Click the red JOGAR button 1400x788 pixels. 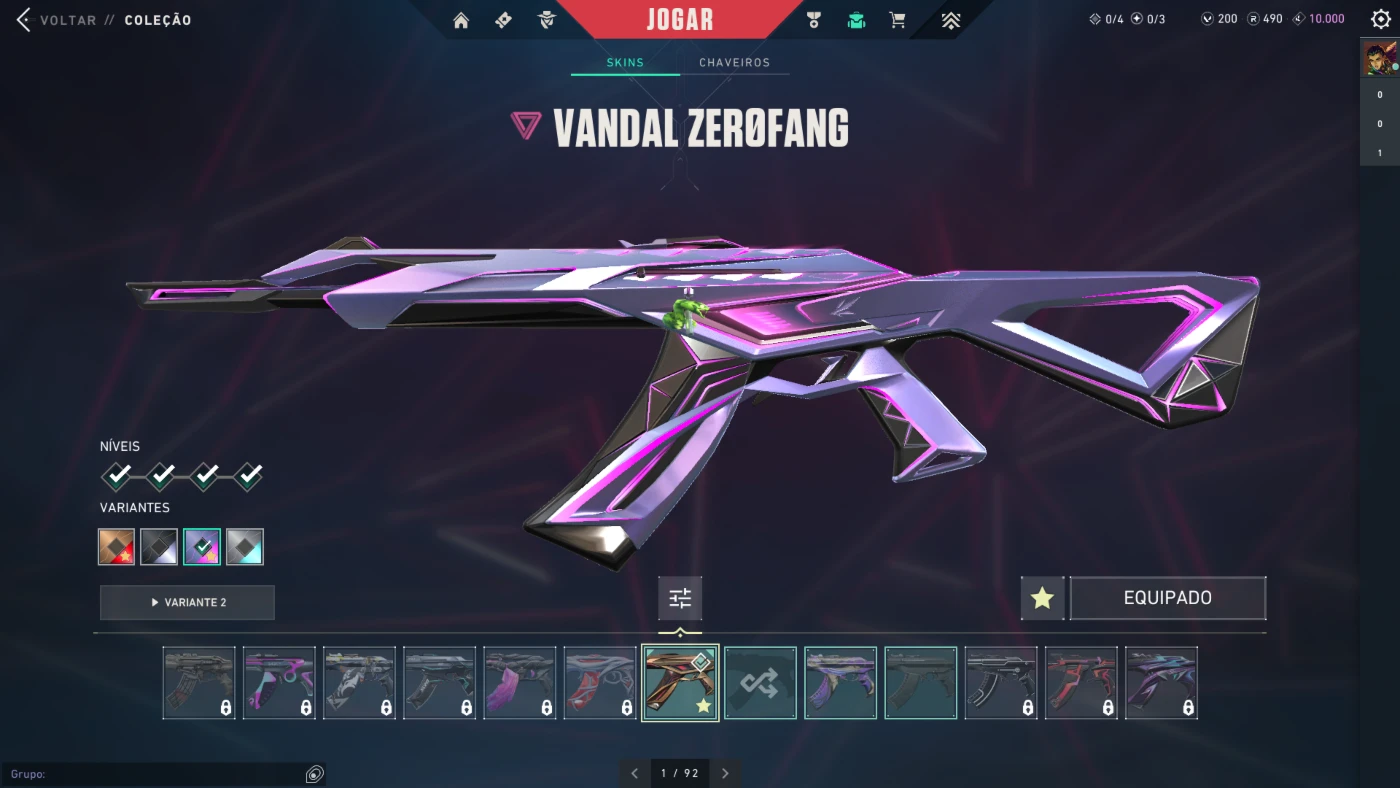point(680,20)
